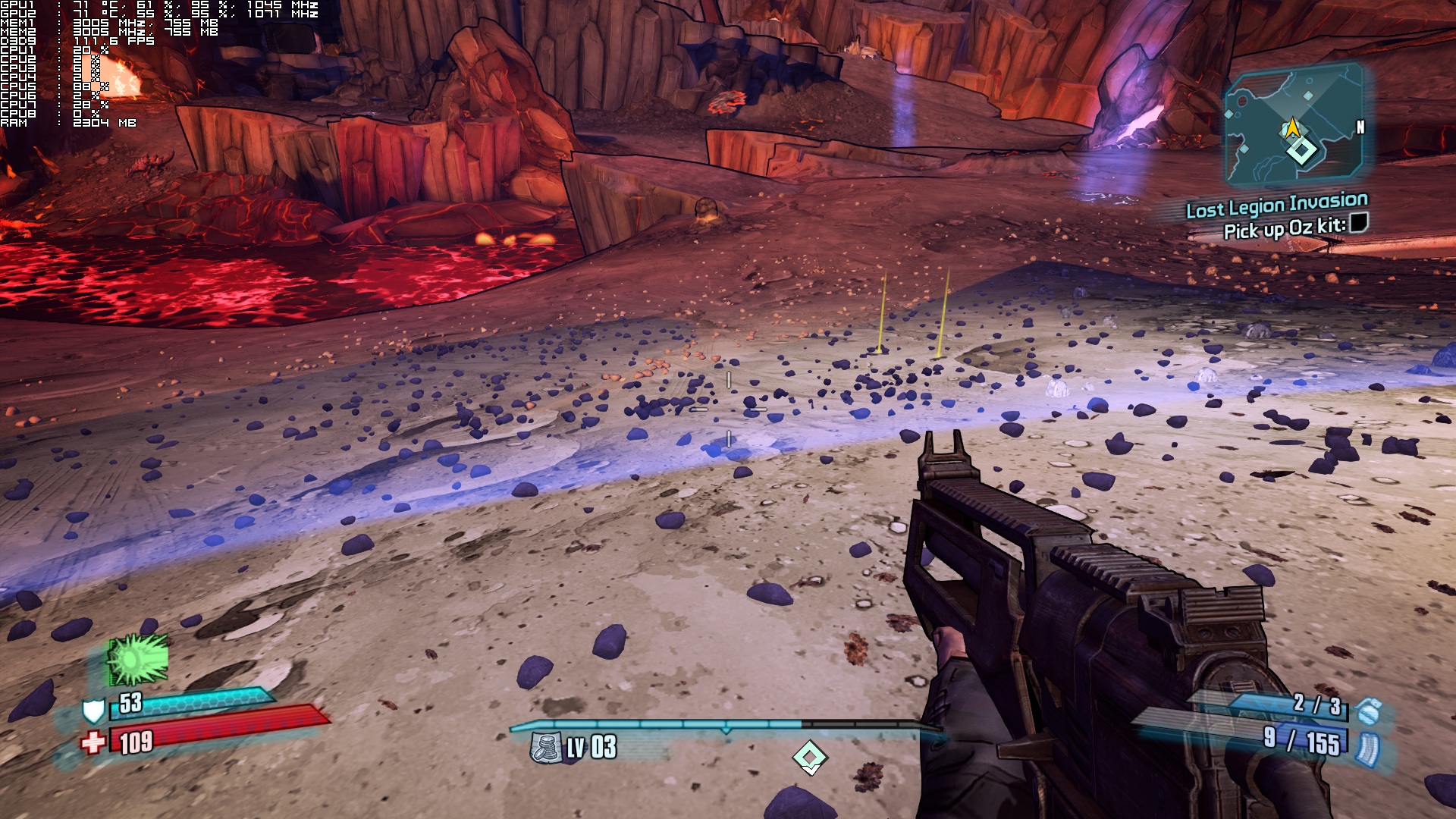The width and height of the screenshot is (1456, 819).
Task: Open the minimap in the corner
Action: 1294,126
